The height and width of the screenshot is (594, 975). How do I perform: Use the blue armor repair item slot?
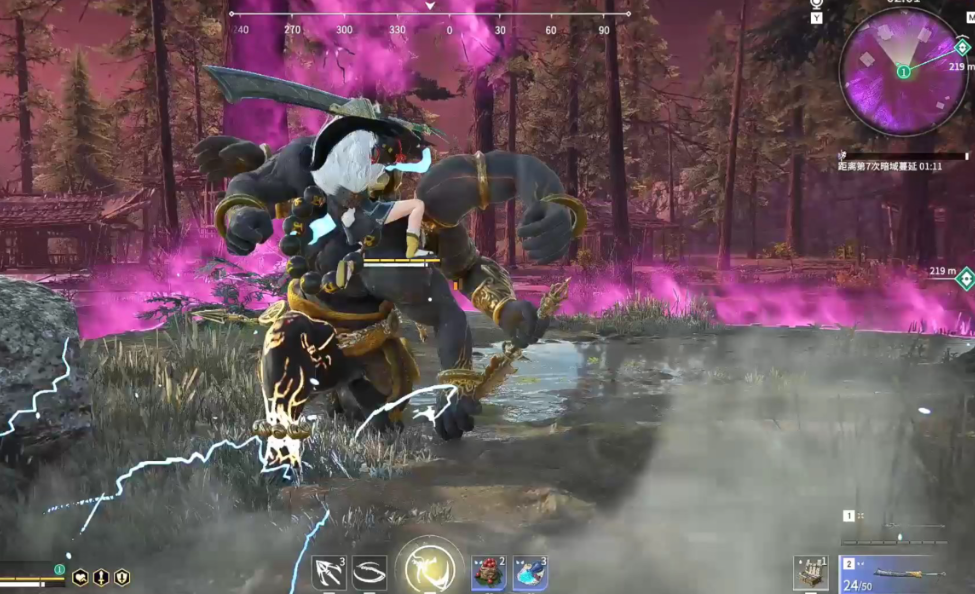530,572
